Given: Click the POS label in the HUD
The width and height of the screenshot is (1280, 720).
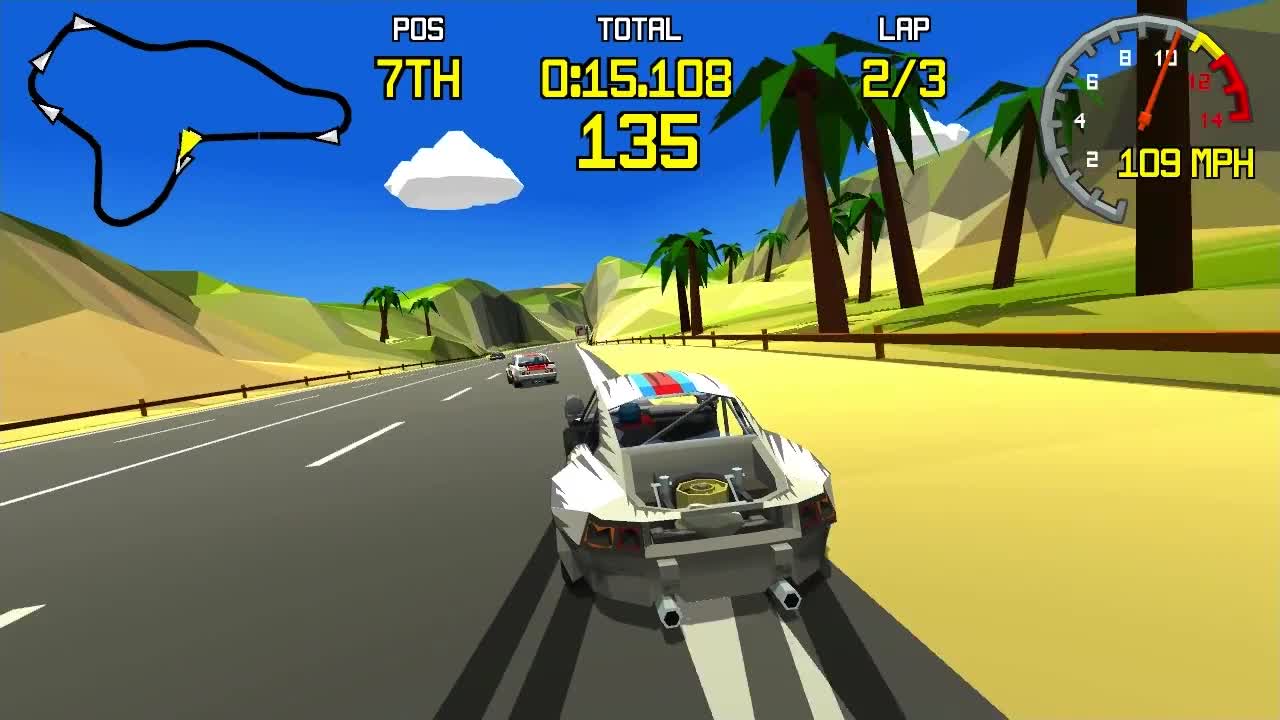Looking at the screenshot, I should tap(417, 29).
